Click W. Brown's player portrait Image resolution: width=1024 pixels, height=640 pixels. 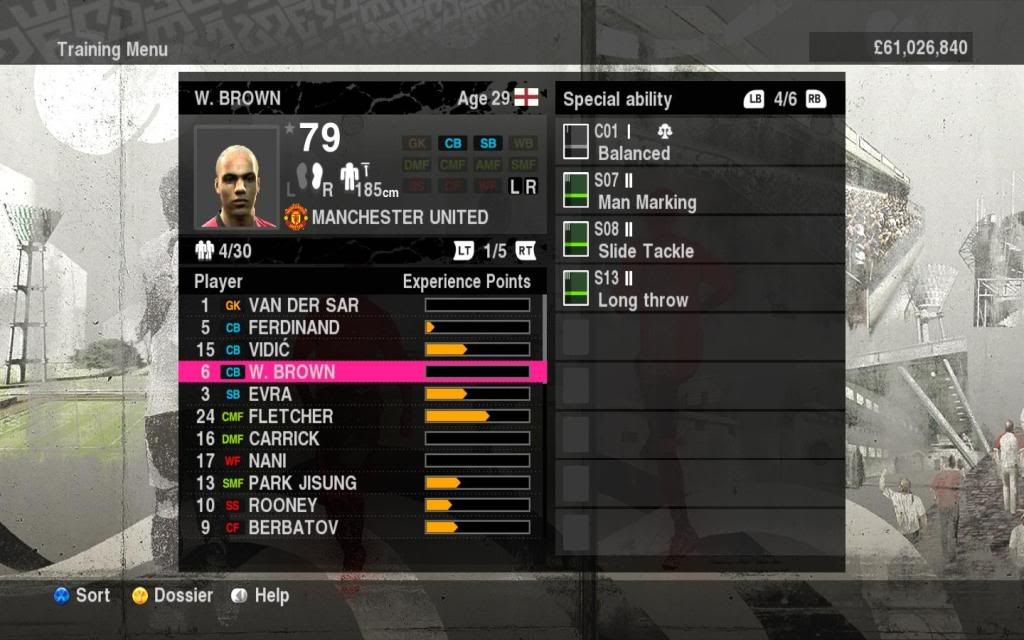coord(234,177)
